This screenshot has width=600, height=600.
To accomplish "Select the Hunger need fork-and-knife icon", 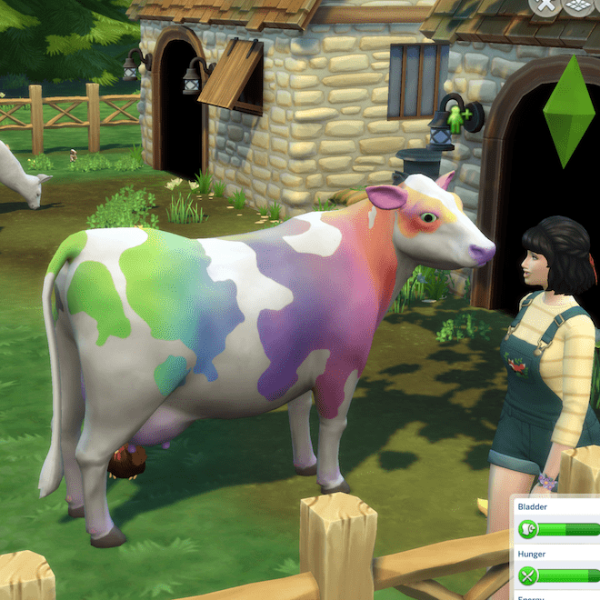I will (528, 575).
